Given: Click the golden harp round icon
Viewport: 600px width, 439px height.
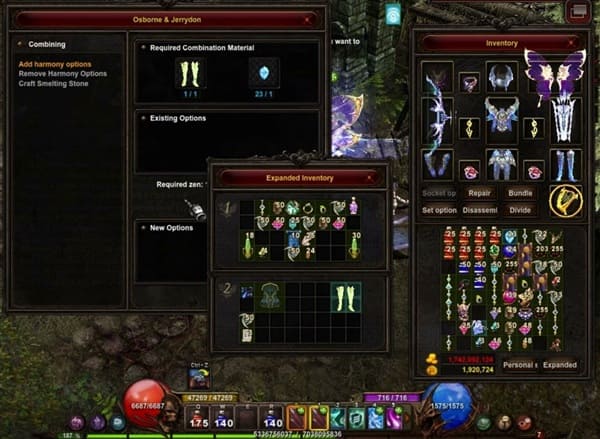Looking at the screenshot, I should [x=566, y=200].
